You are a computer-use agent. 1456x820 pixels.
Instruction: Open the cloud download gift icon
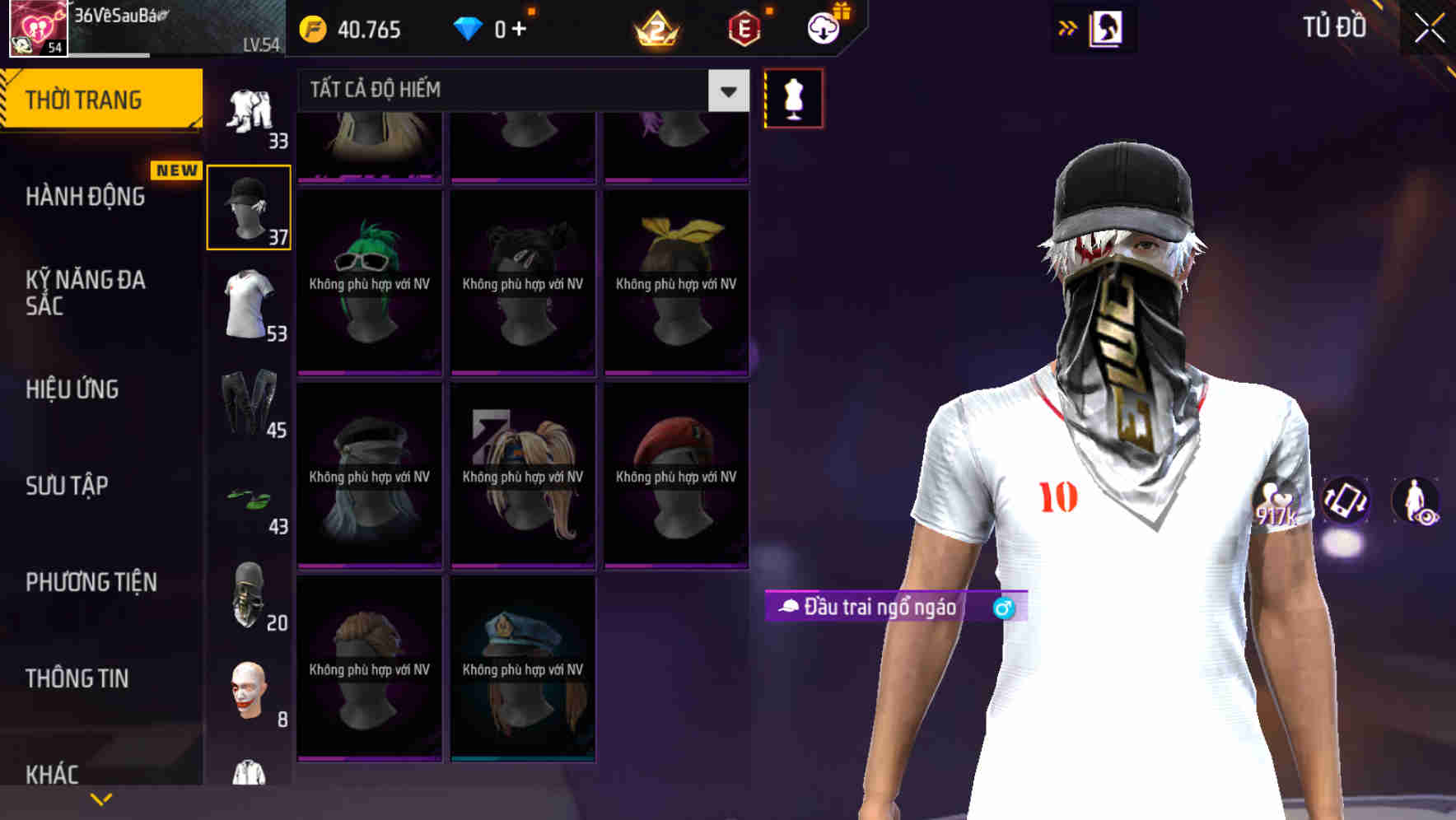point(823,27)
